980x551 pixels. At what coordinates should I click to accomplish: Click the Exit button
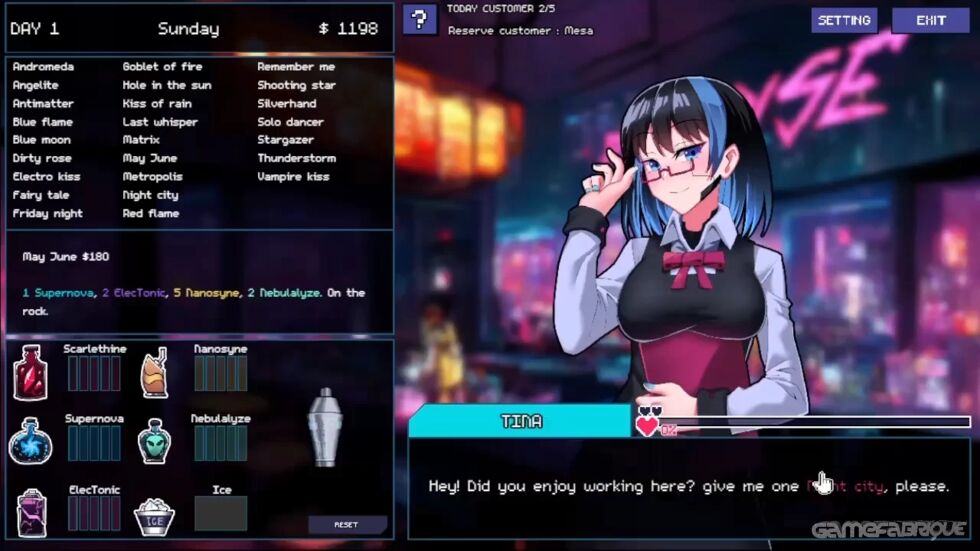click(930, 20)
